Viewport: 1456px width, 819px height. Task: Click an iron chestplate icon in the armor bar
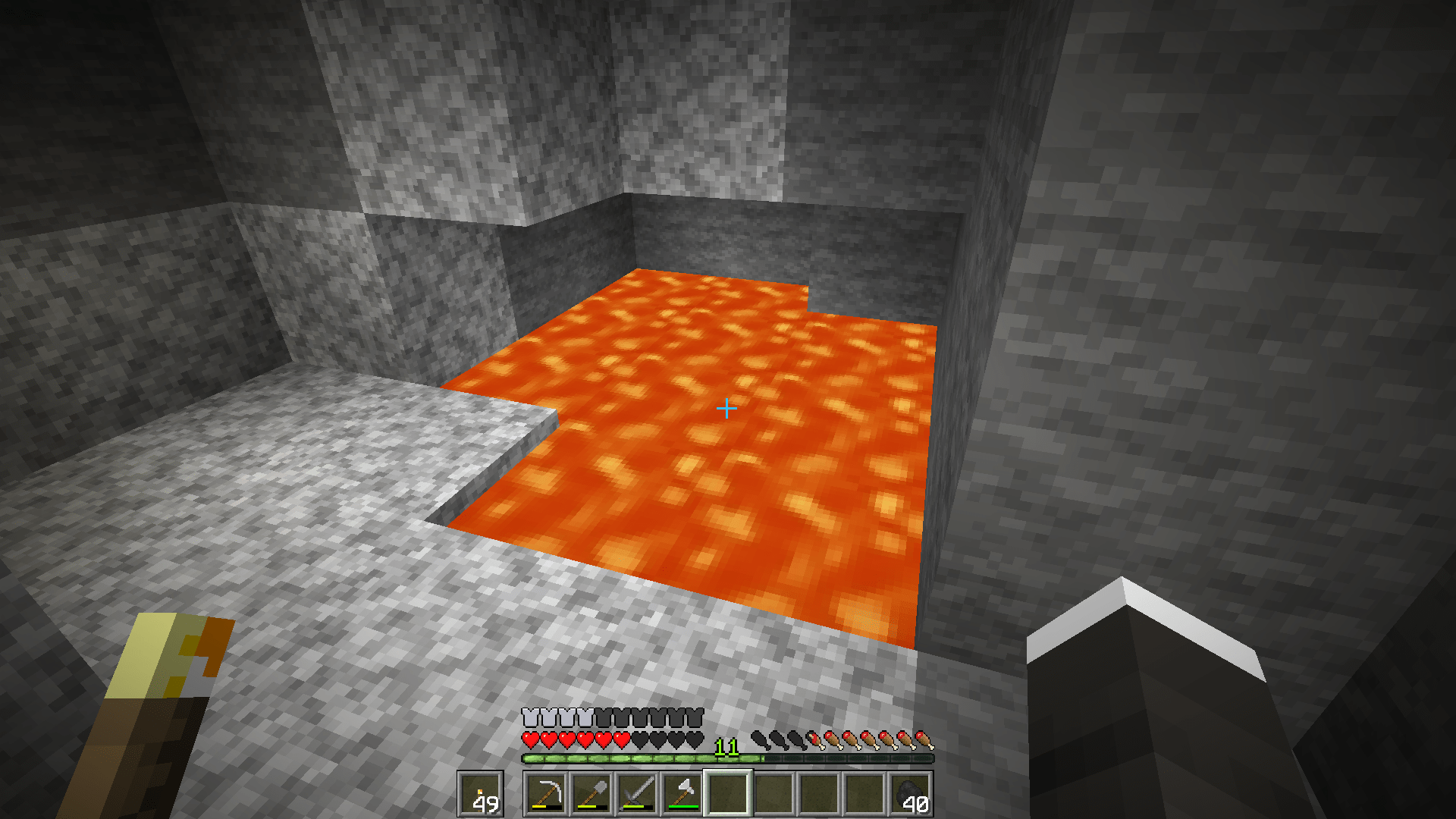tap(532, 717)
